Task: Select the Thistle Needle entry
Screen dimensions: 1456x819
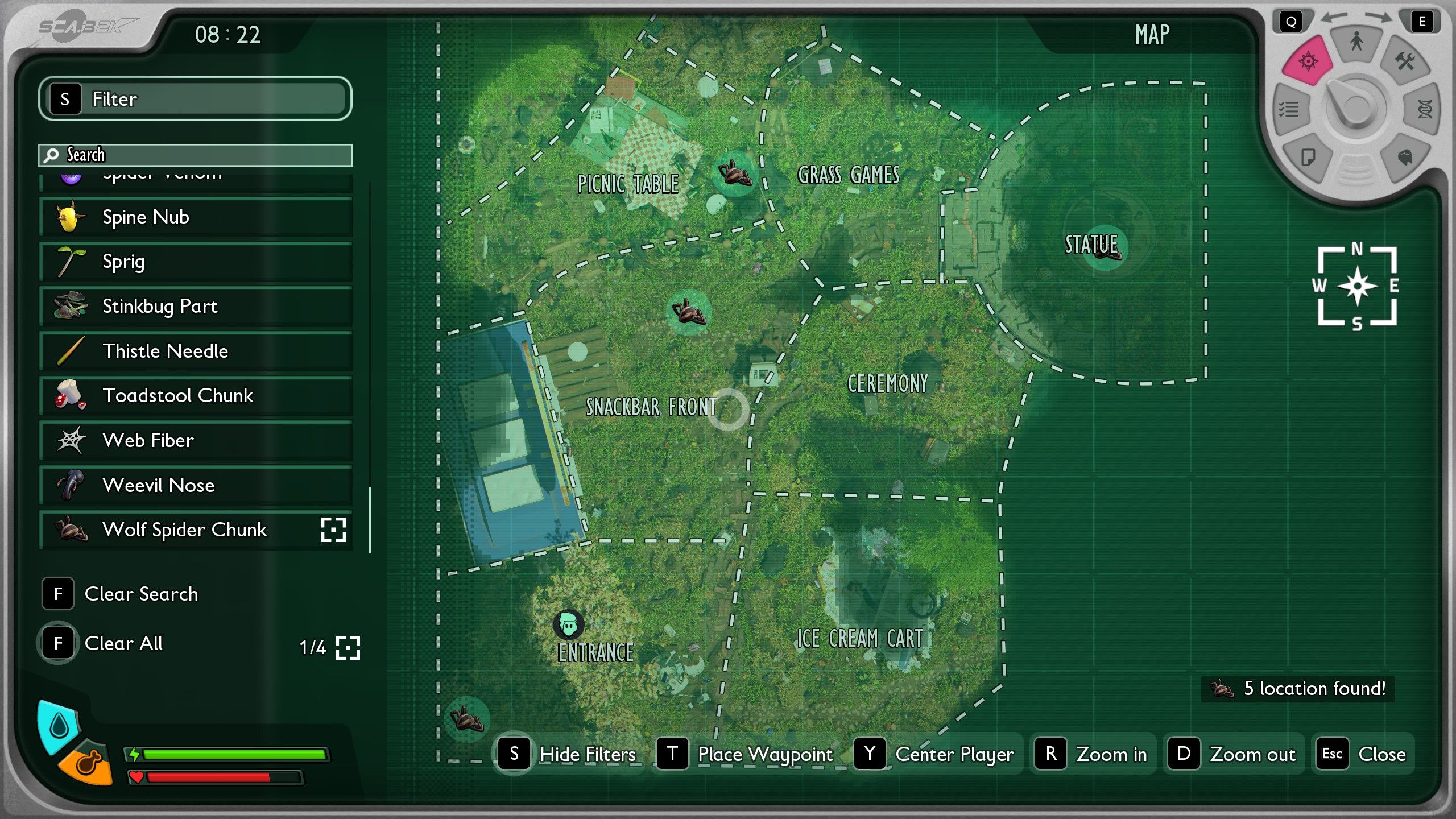Action: coord(196,351)
